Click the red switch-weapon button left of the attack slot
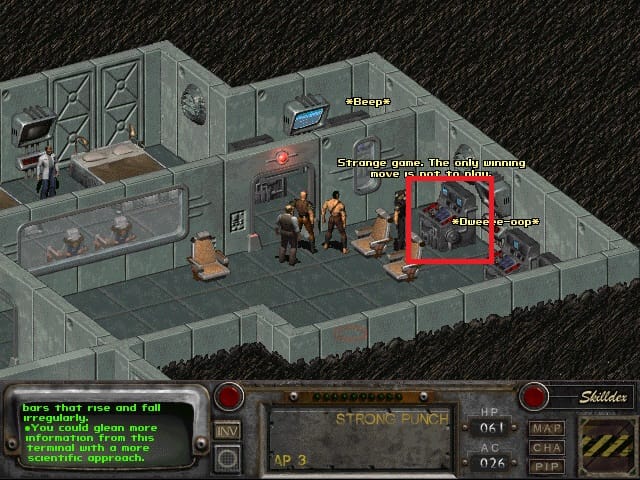Image resolution: width=640 pixels, height=480 pixels. (x=228, y=397)
